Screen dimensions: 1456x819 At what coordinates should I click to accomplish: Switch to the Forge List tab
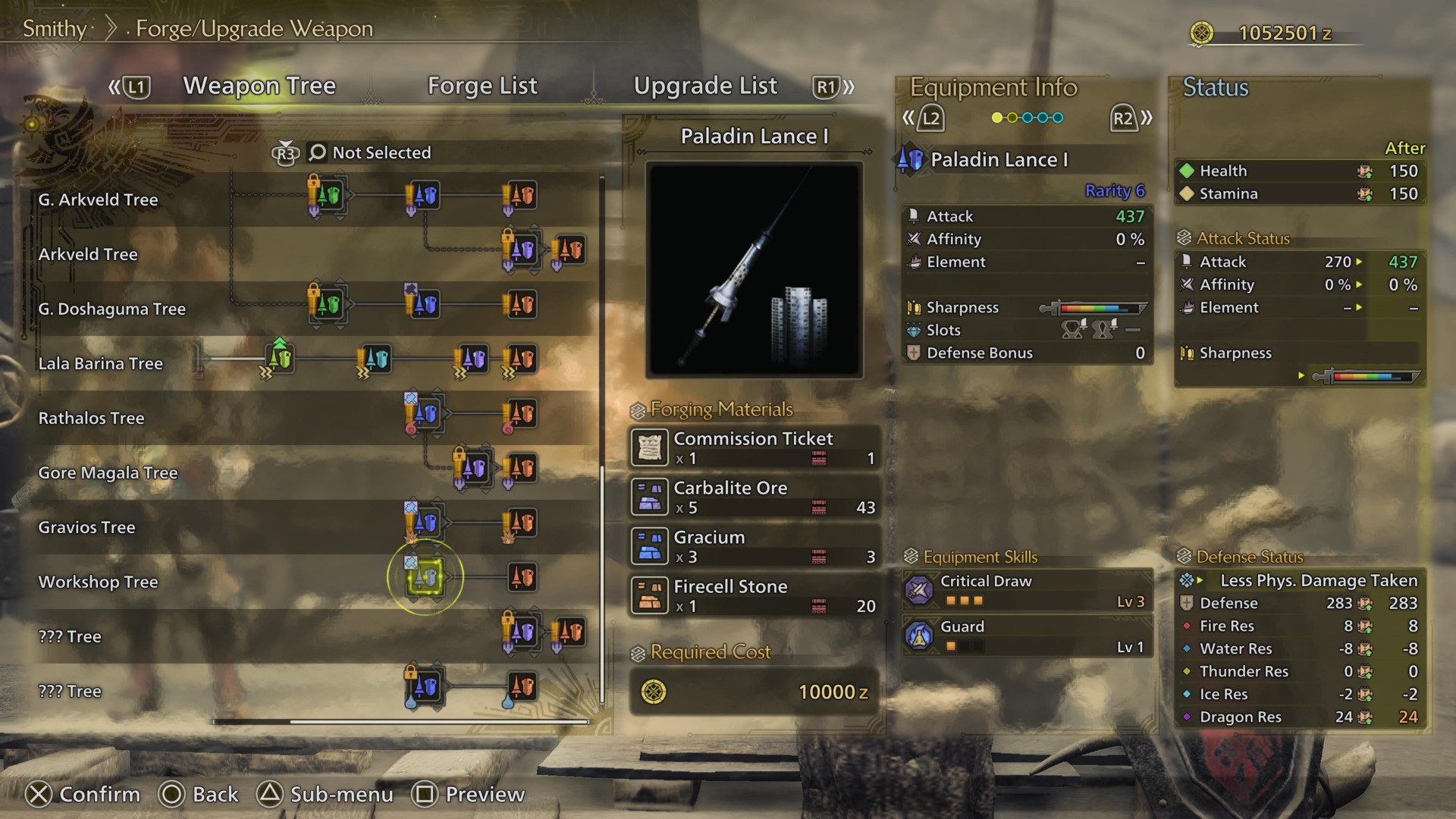coord(483,86)
